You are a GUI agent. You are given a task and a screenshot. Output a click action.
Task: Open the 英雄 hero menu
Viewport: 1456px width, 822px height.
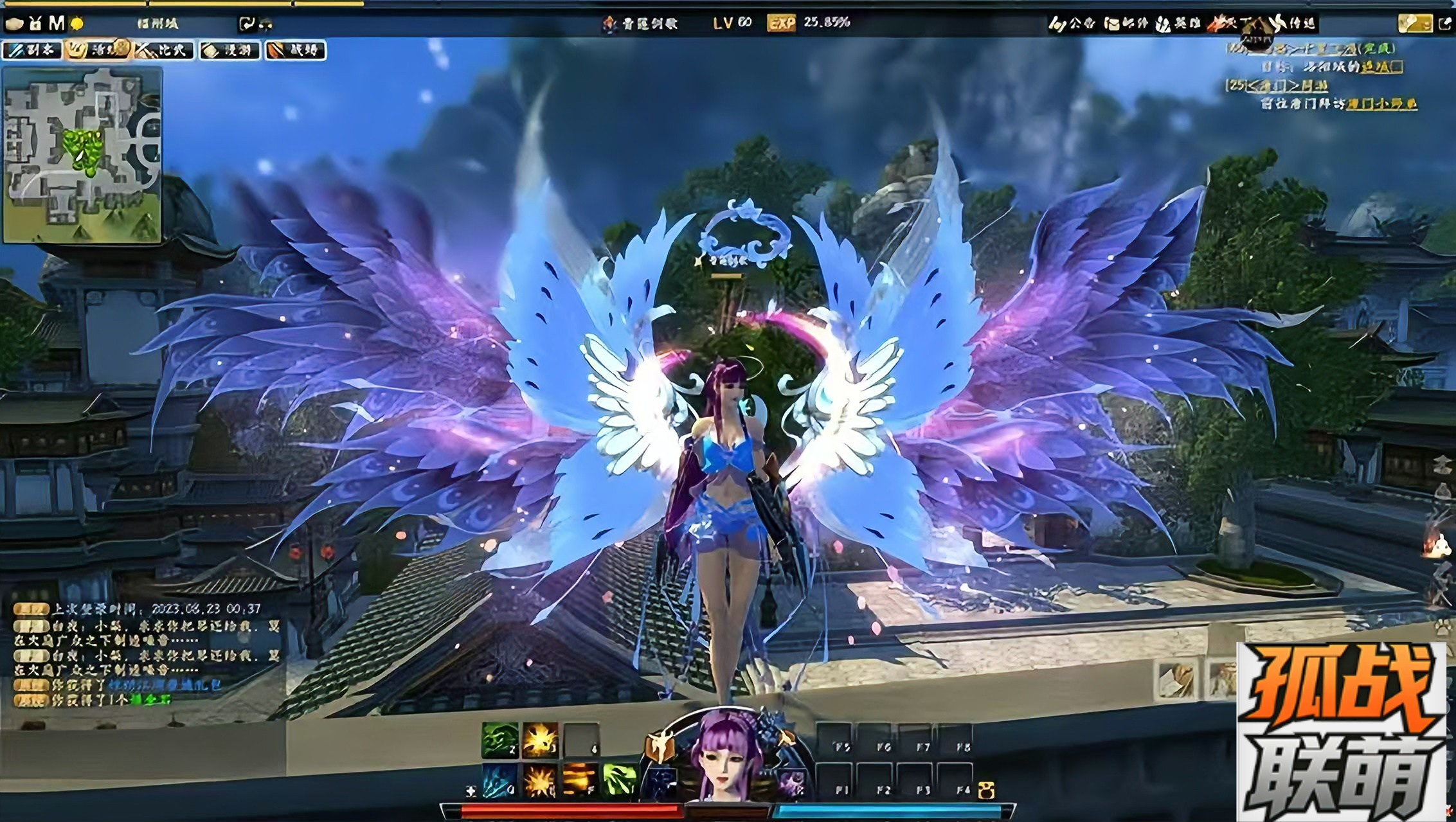point(1178,24)
